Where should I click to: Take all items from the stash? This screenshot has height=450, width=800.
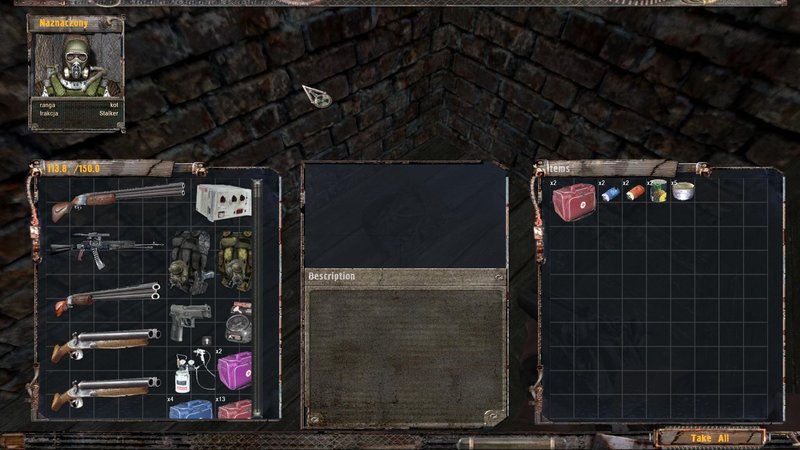click(x=710, y=437)
